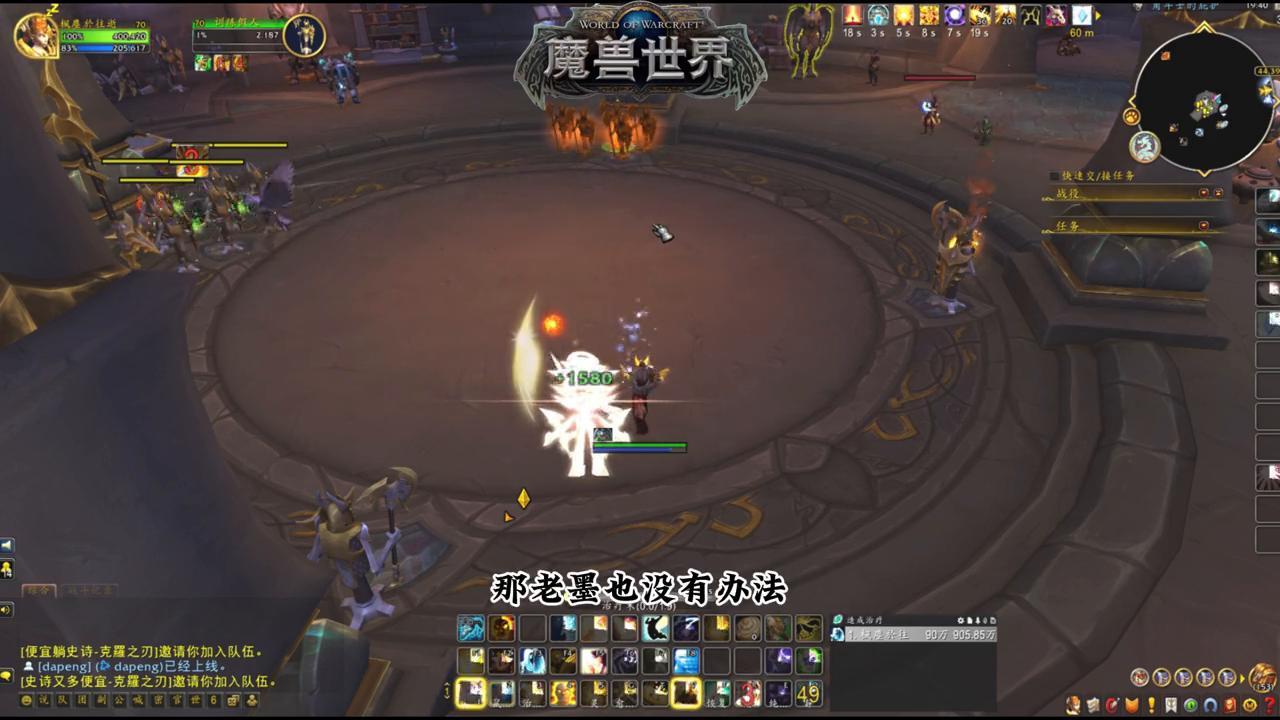
Task: Open the backpack bag icon at bottom right
Action: pyautogui.click(x=1263, y=678)
